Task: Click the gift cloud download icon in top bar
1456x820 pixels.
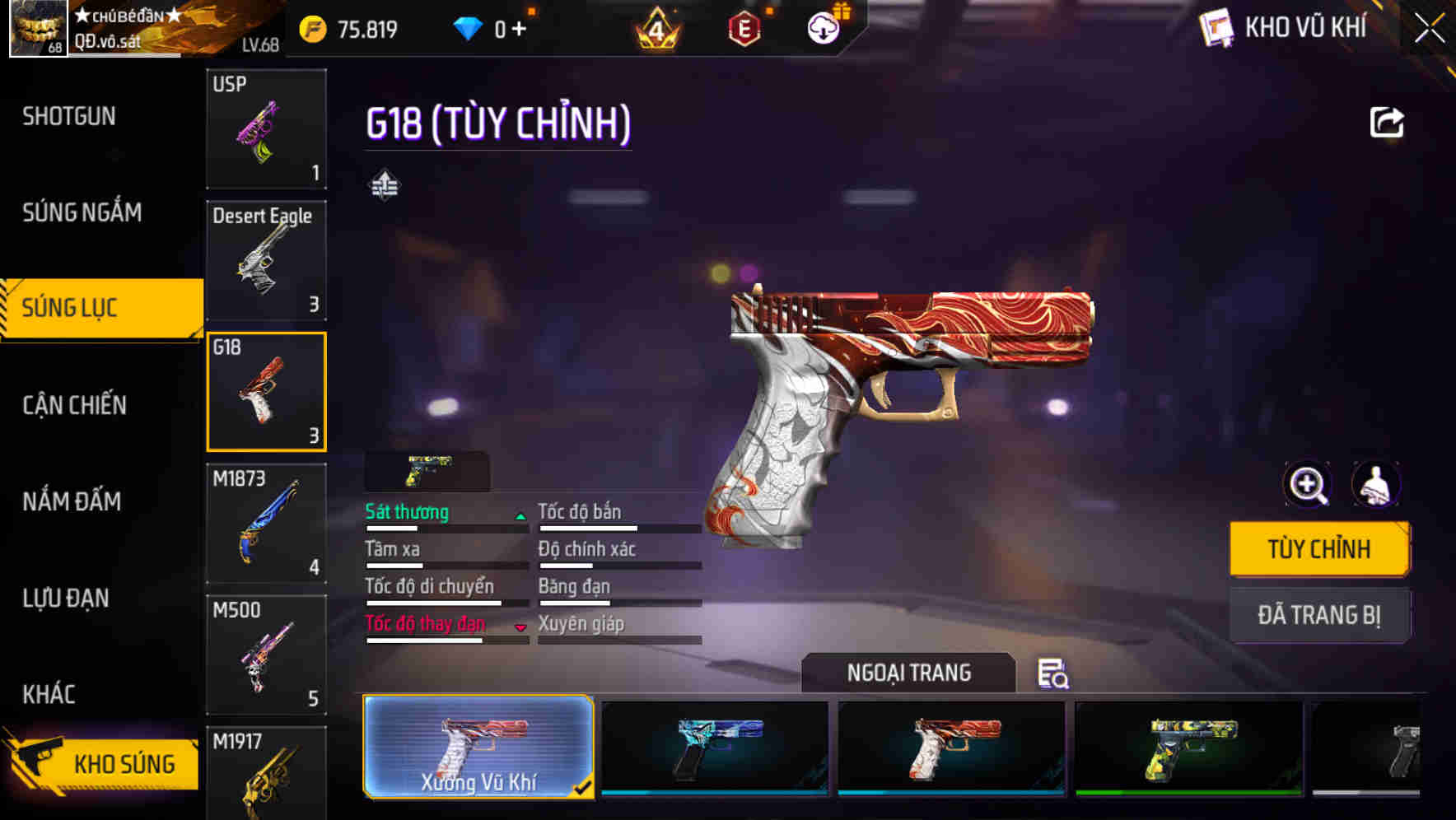Action: (823, 27)
